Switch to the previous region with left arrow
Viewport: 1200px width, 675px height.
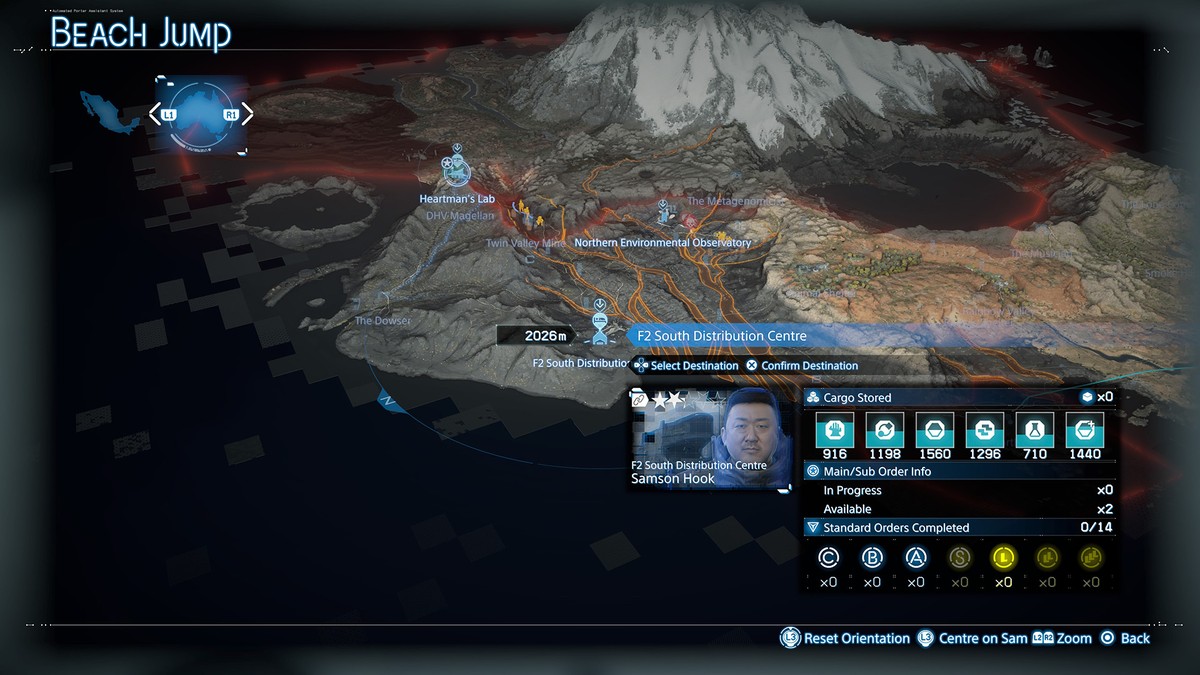156,114
